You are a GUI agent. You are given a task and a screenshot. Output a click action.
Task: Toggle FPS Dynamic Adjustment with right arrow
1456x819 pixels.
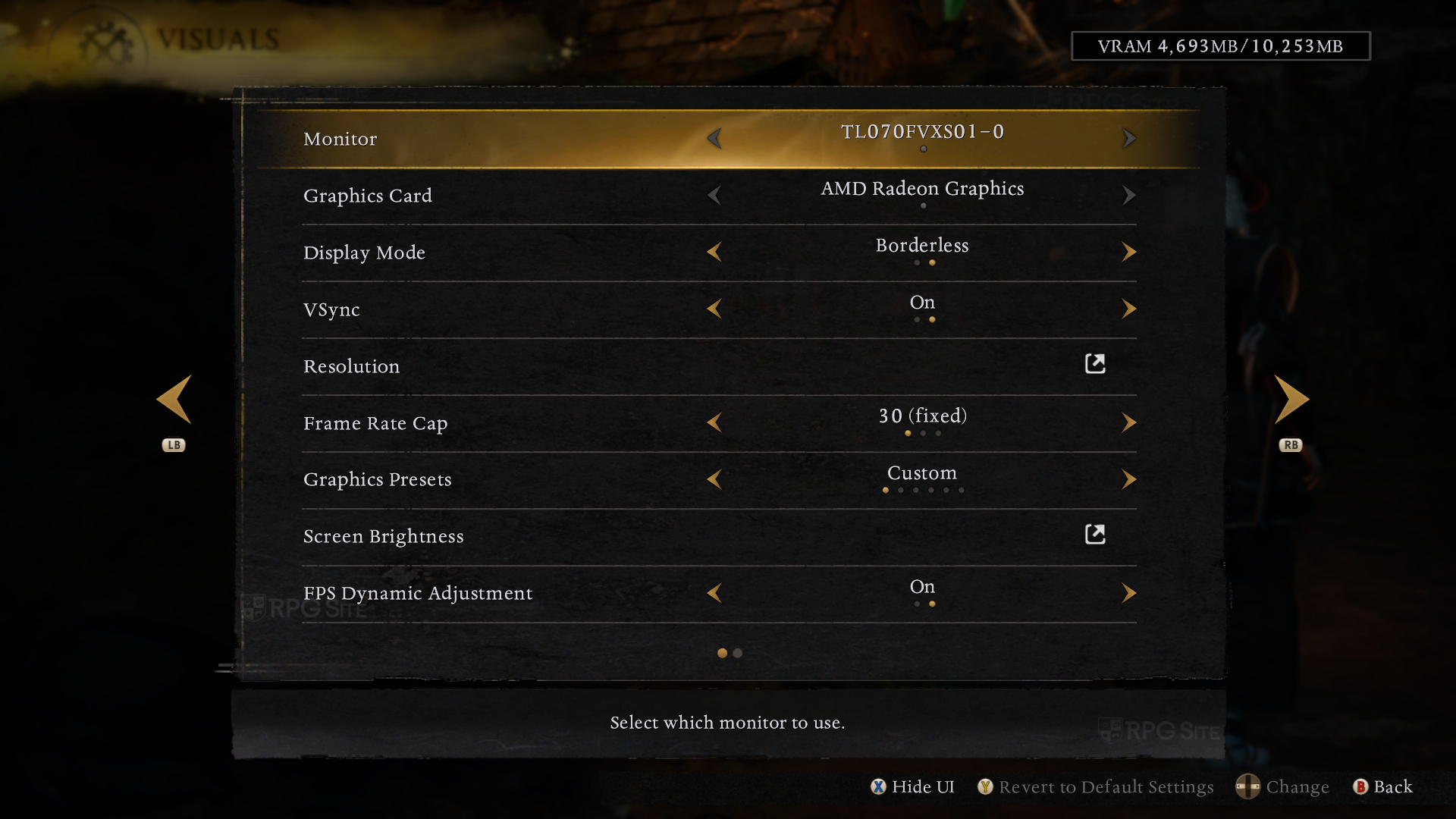1128,593
